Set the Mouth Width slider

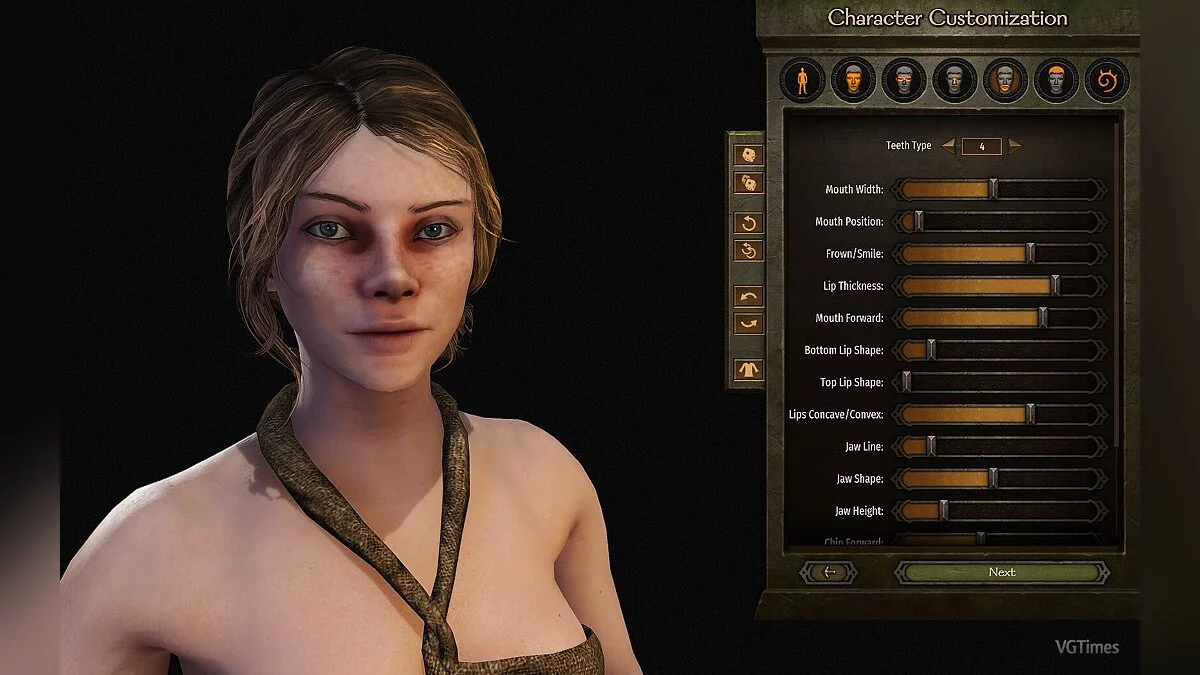(x=993, y=190)
